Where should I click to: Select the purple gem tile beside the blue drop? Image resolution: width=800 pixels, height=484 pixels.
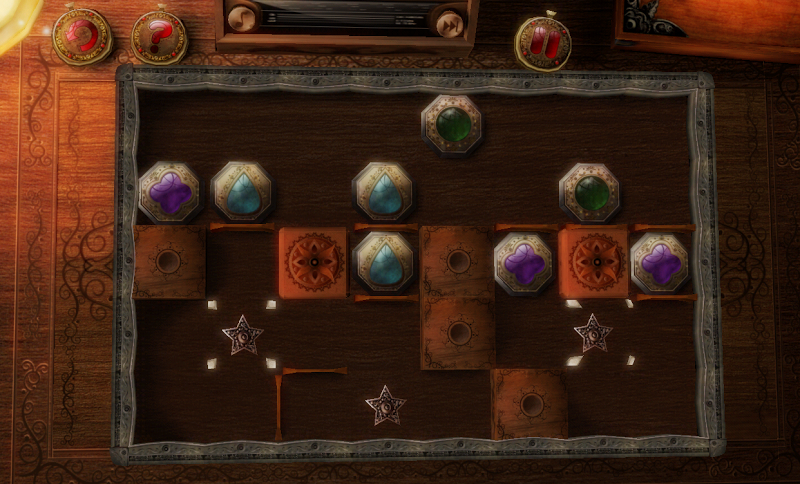pos(168,192)
